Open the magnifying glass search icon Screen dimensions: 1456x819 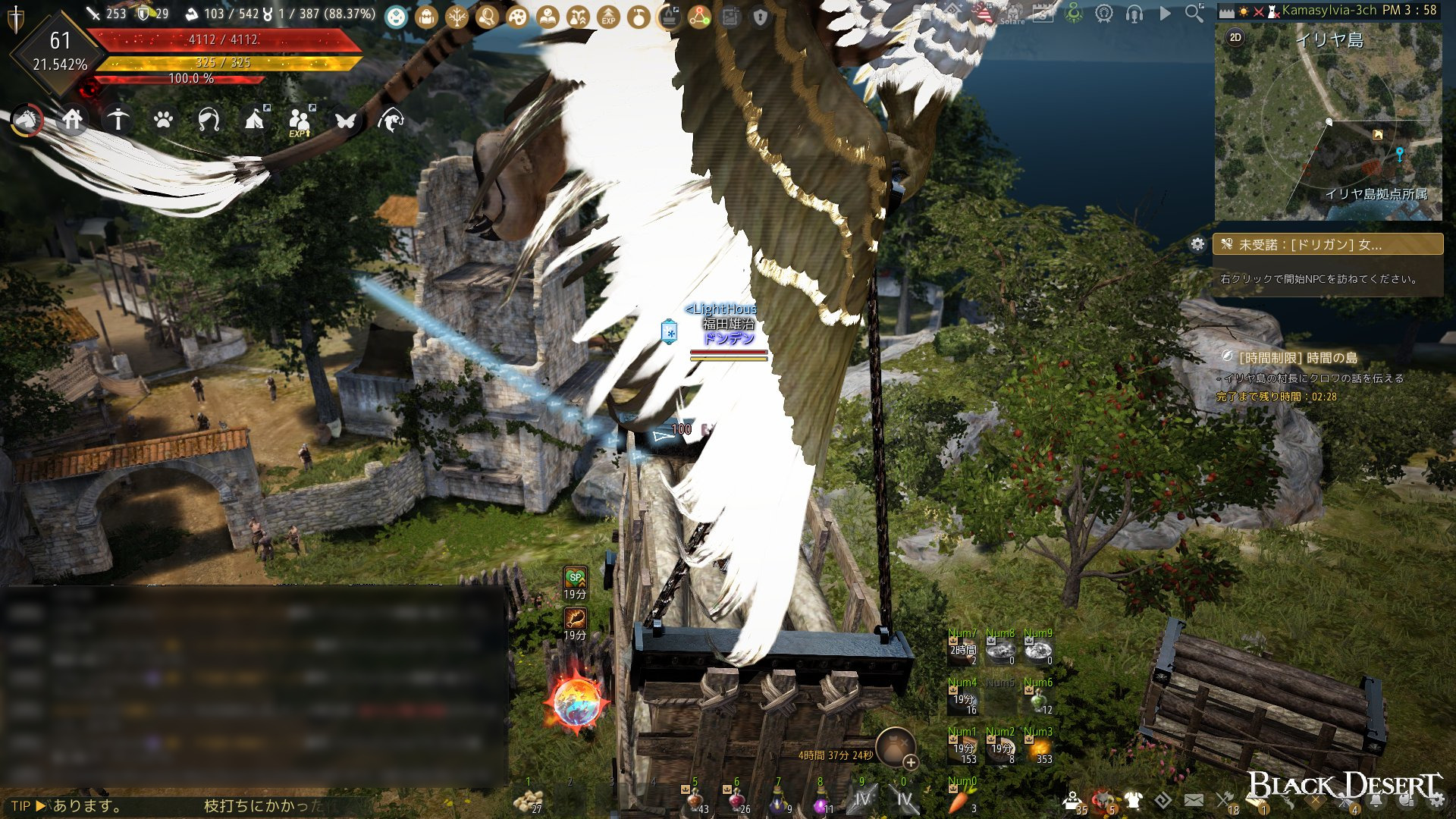pyautogui.click(x=1194, y=13)
